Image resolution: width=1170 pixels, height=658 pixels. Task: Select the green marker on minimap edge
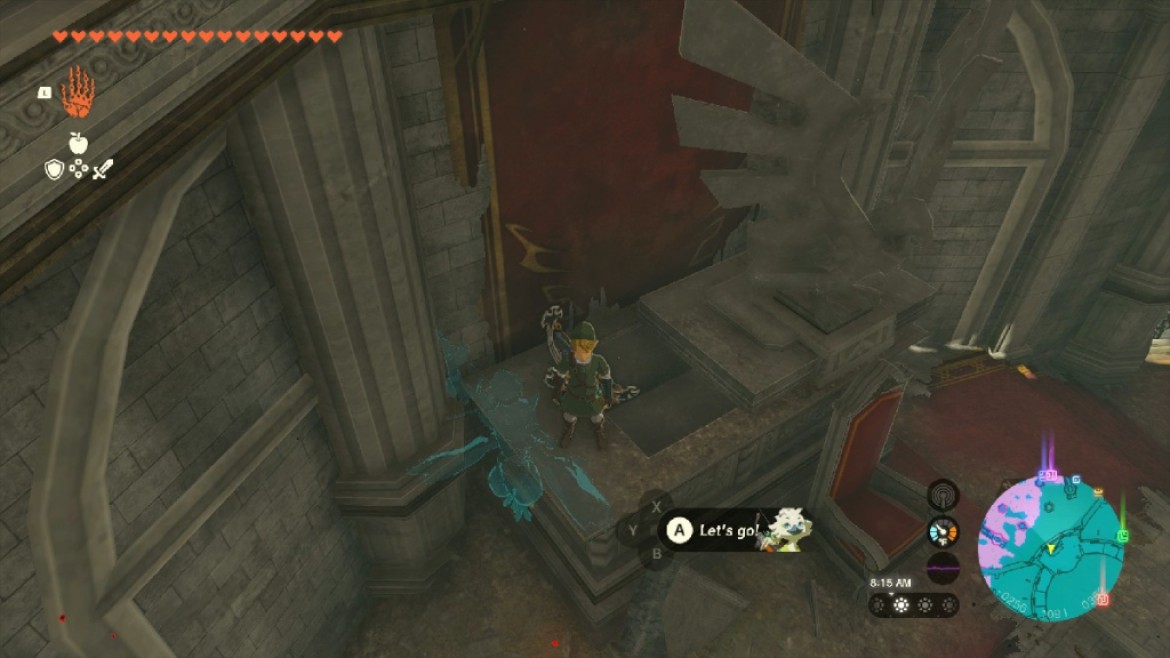pyautogui.click(x=1123, y=536)
